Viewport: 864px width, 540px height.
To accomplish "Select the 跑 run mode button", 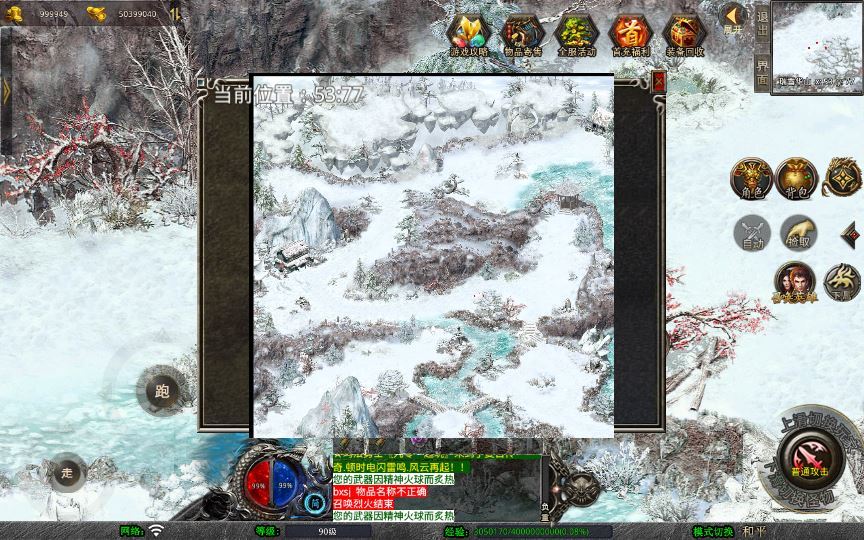I will pos(162,392).
